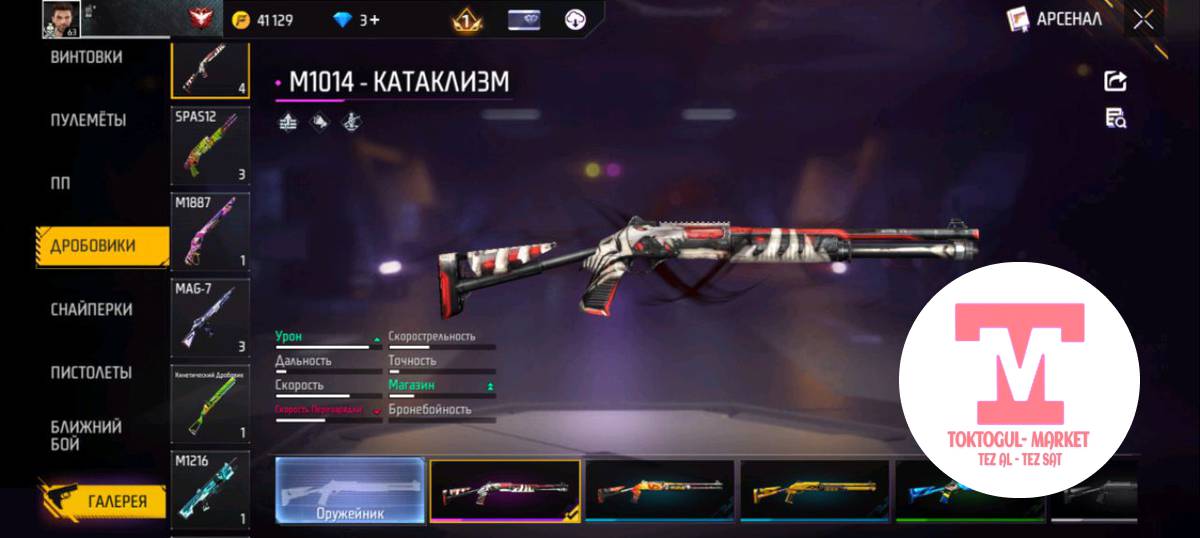Switch to the ВИНТОВКИ weapon category

click(x=86, y=58)
